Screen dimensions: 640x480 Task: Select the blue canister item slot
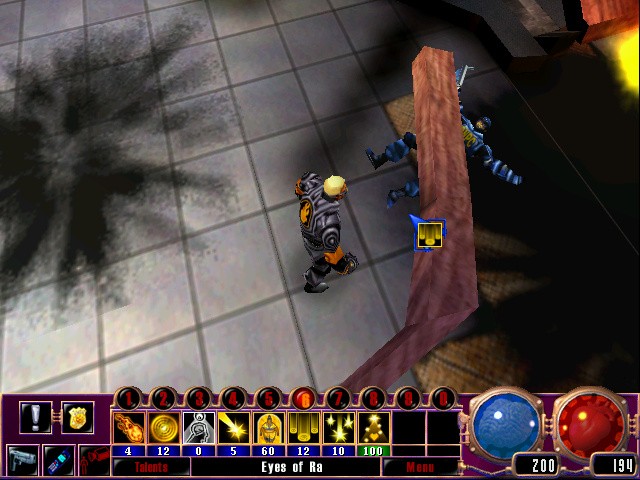[58, 459]
